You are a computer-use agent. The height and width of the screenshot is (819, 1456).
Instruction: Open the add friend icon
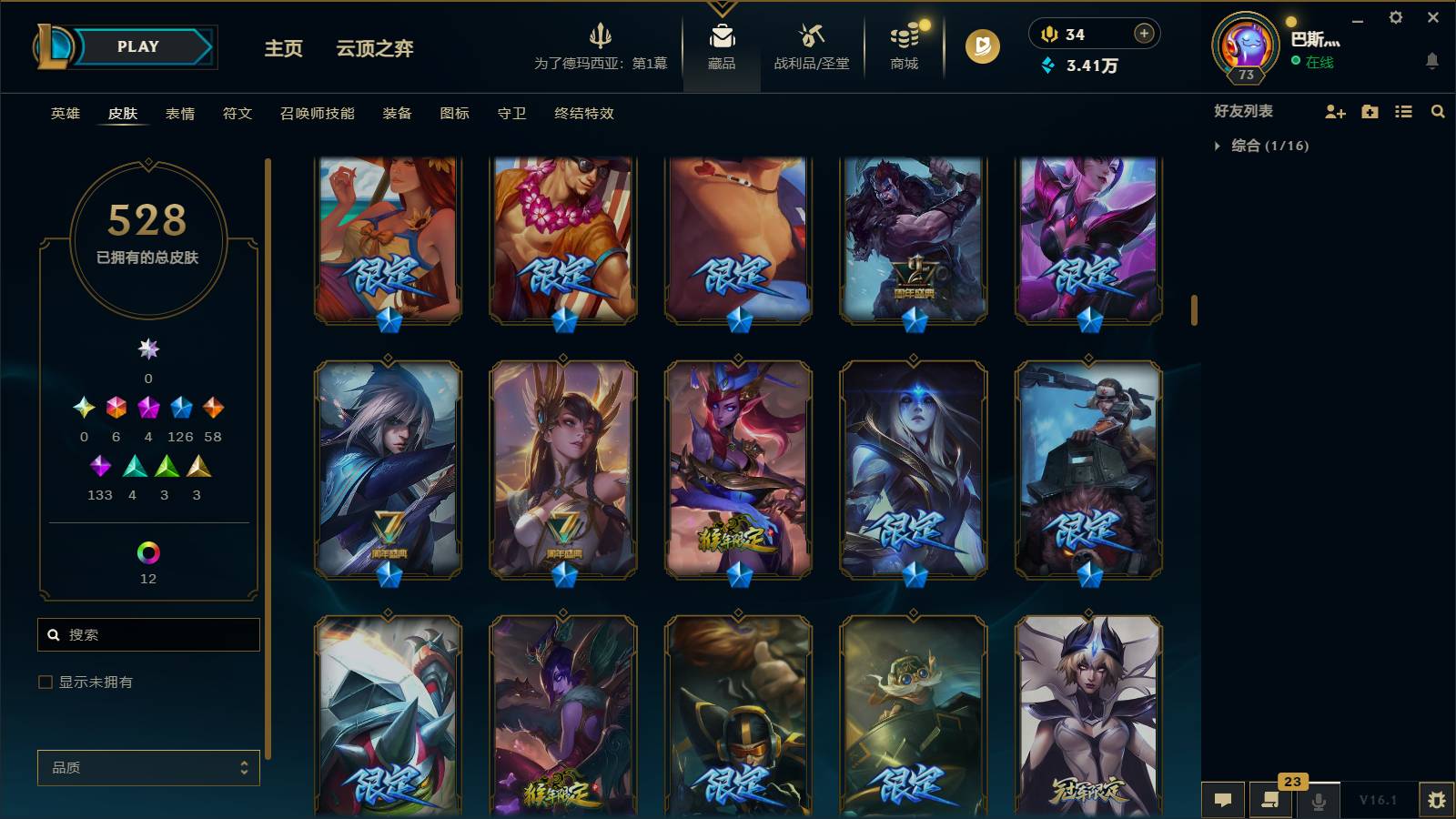click(x=1334, y=112)
